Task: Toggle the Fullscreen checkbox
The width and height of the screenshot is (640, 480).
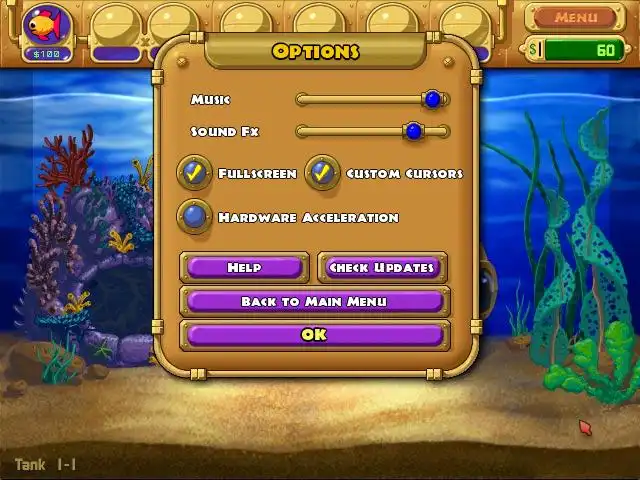Action: pyautogui.click(x=195, y=173)
